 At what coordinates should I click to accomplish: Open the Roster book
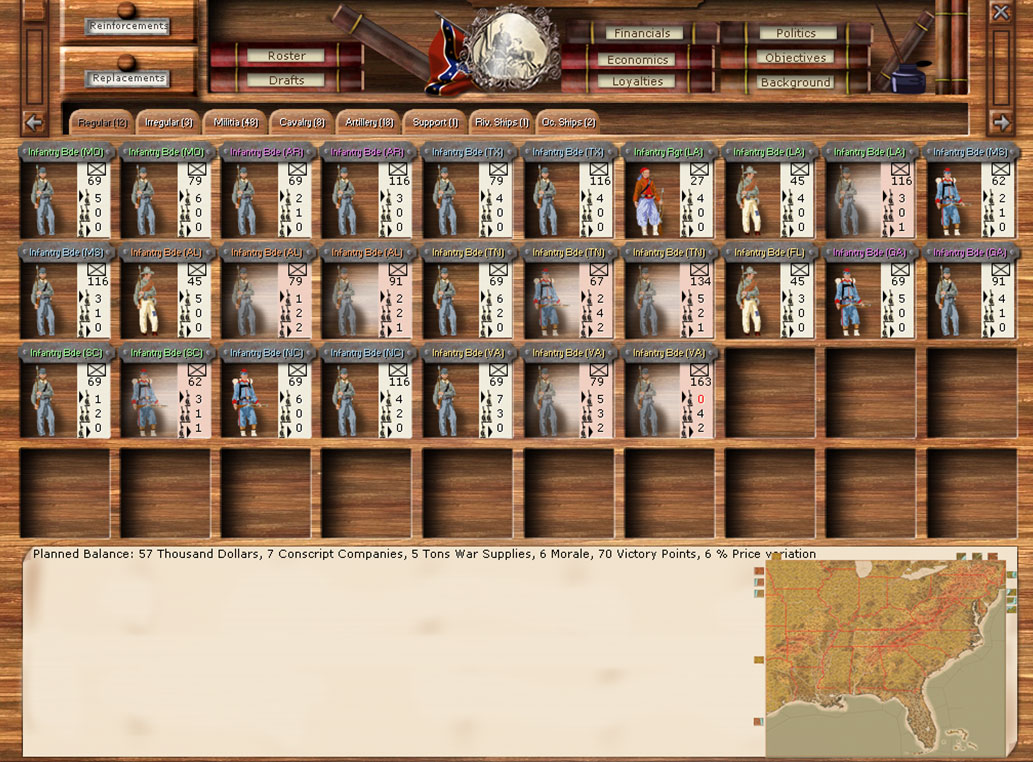(x=286, y=56)
